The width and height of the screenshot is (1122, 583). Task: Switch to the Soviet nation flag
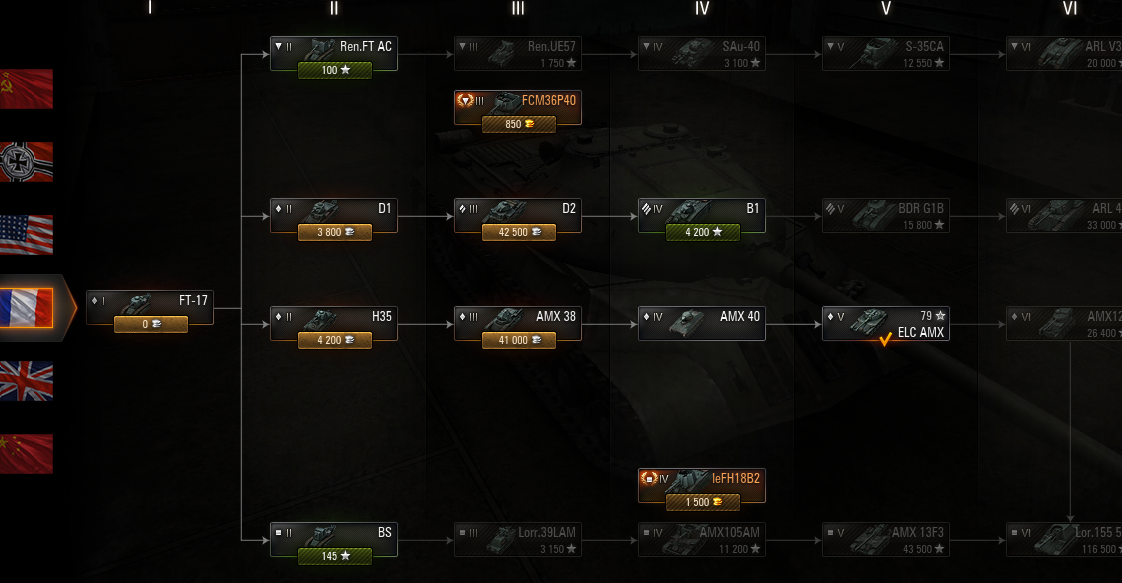click(x=26, y=89)
